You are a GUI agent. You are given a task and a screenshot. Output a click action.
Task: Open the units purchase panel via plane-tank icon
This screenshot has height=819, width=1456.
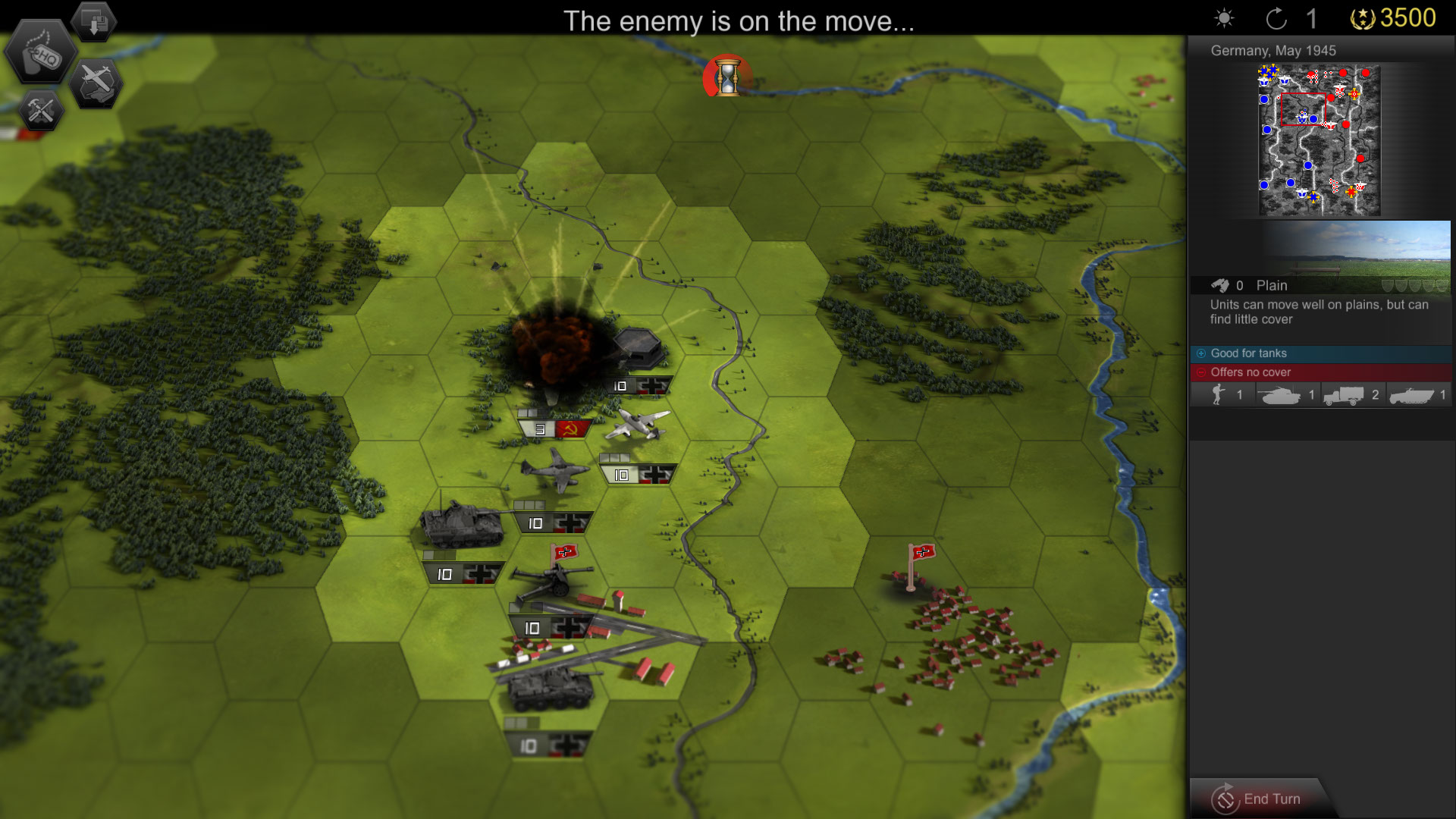[99, 82]
